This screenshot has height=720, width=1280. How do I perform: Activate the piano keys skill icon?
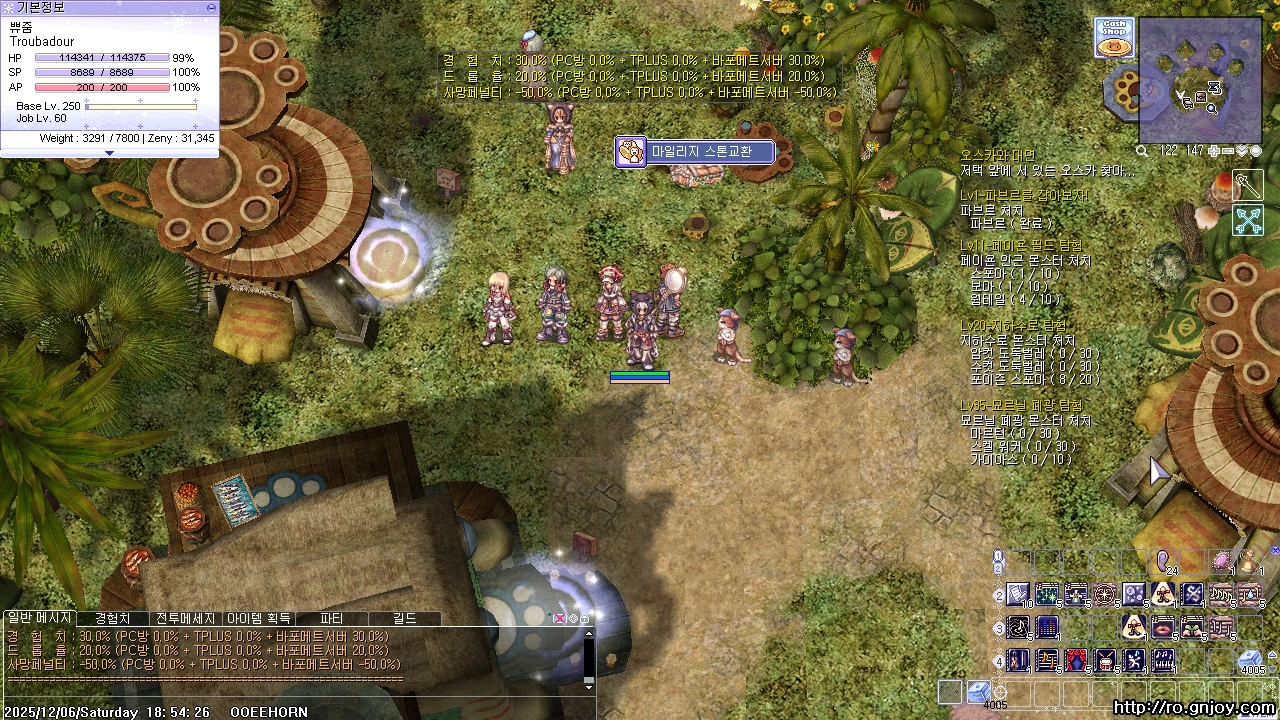click(1163, 661)
